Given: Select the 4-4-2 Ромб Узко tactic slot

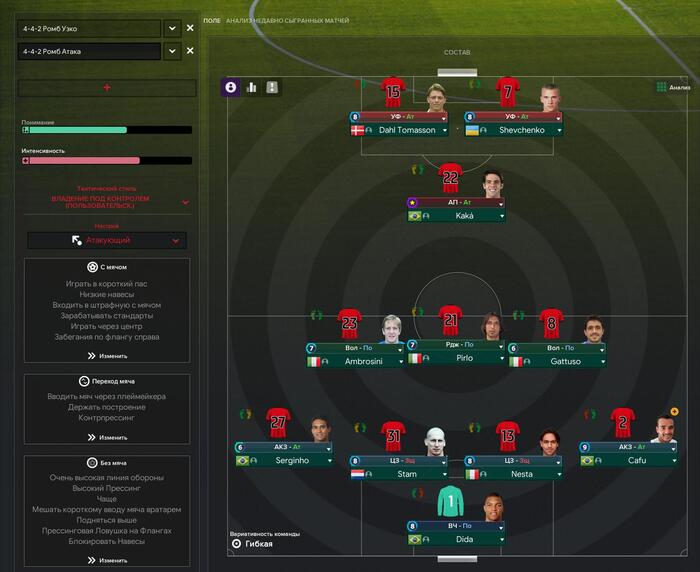Looking at the screenshot, I should pos(88,28).
